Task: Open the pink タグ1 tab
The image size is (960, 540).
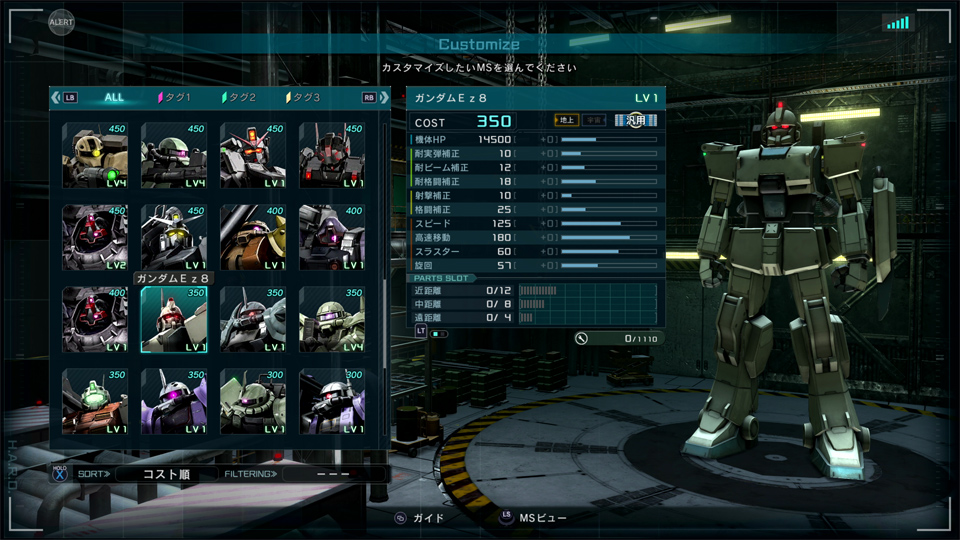Action: [x=174, y=97]
